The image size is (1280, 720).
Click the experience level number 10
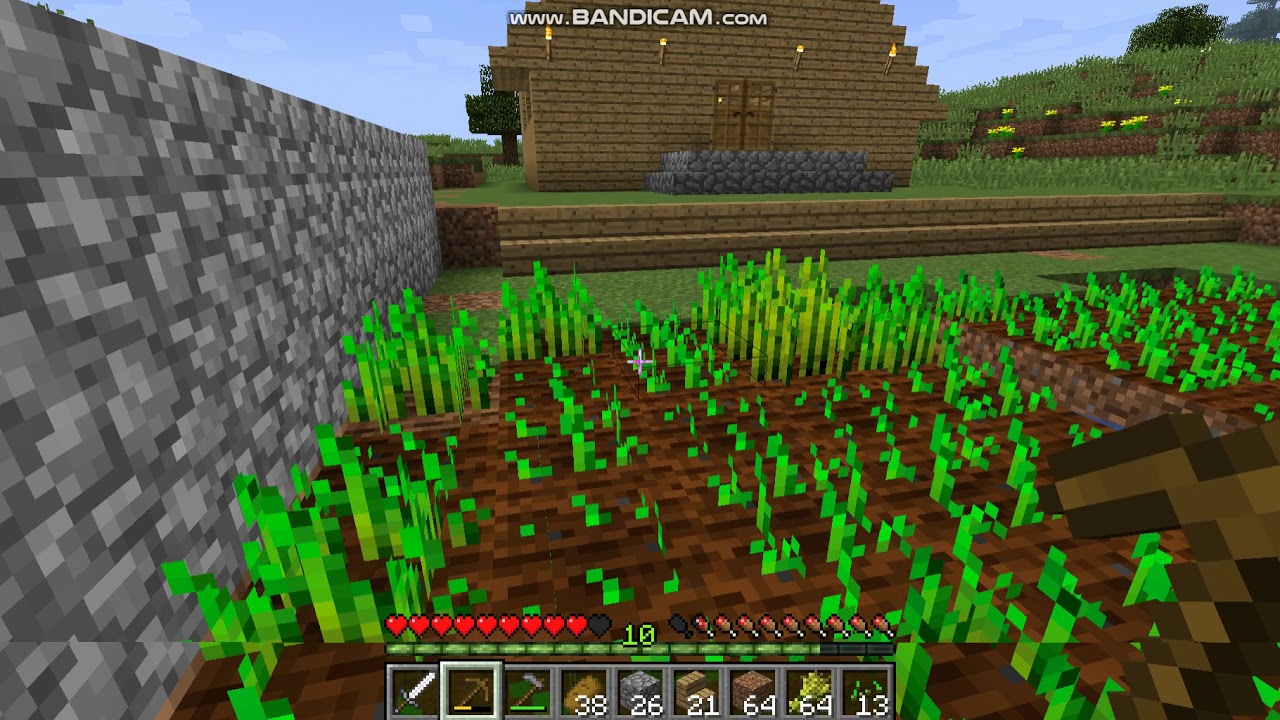638,634
